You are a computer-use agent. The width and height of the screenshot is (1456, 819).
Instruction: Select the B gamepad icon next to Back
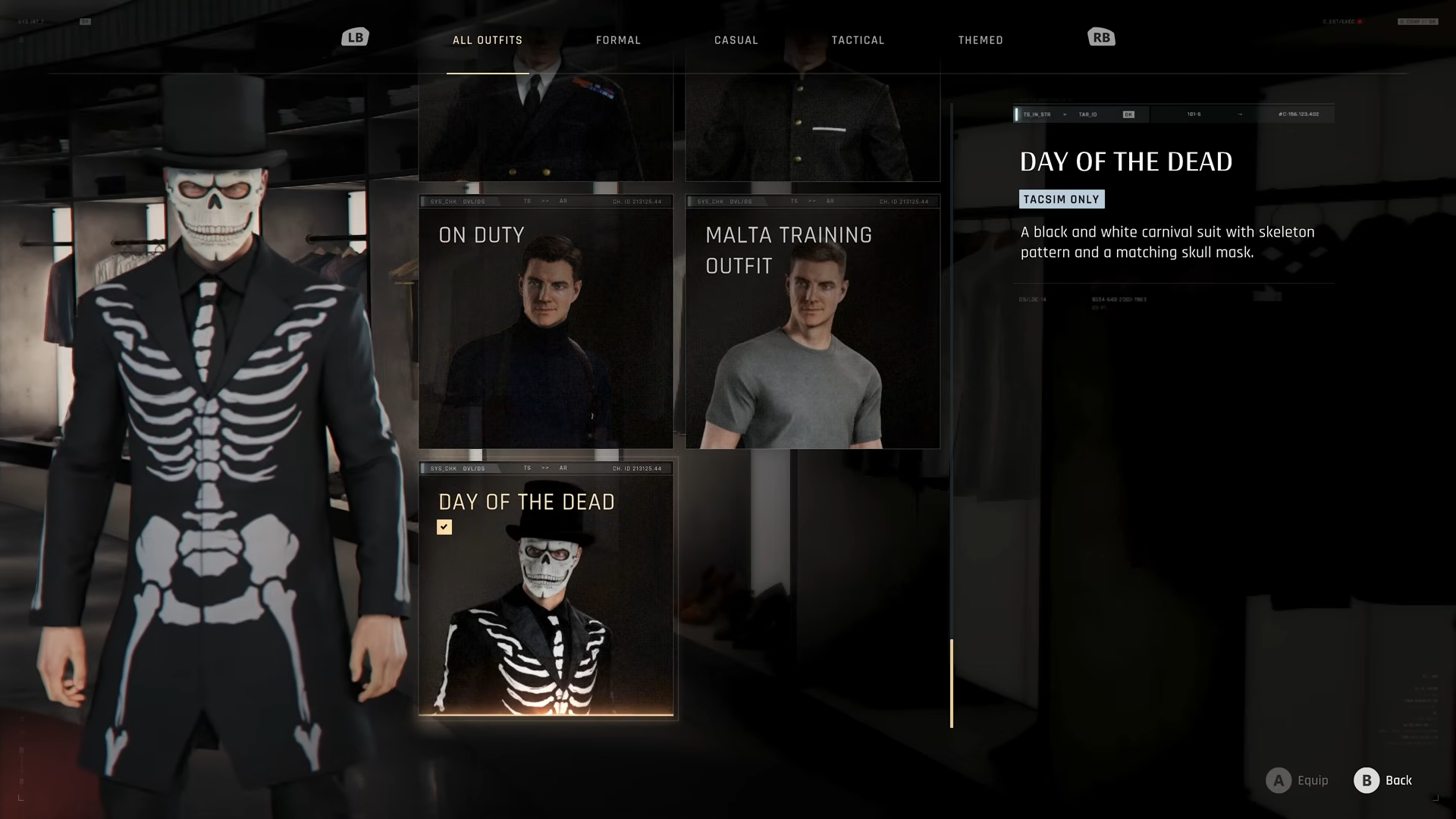pos(1366,780)
